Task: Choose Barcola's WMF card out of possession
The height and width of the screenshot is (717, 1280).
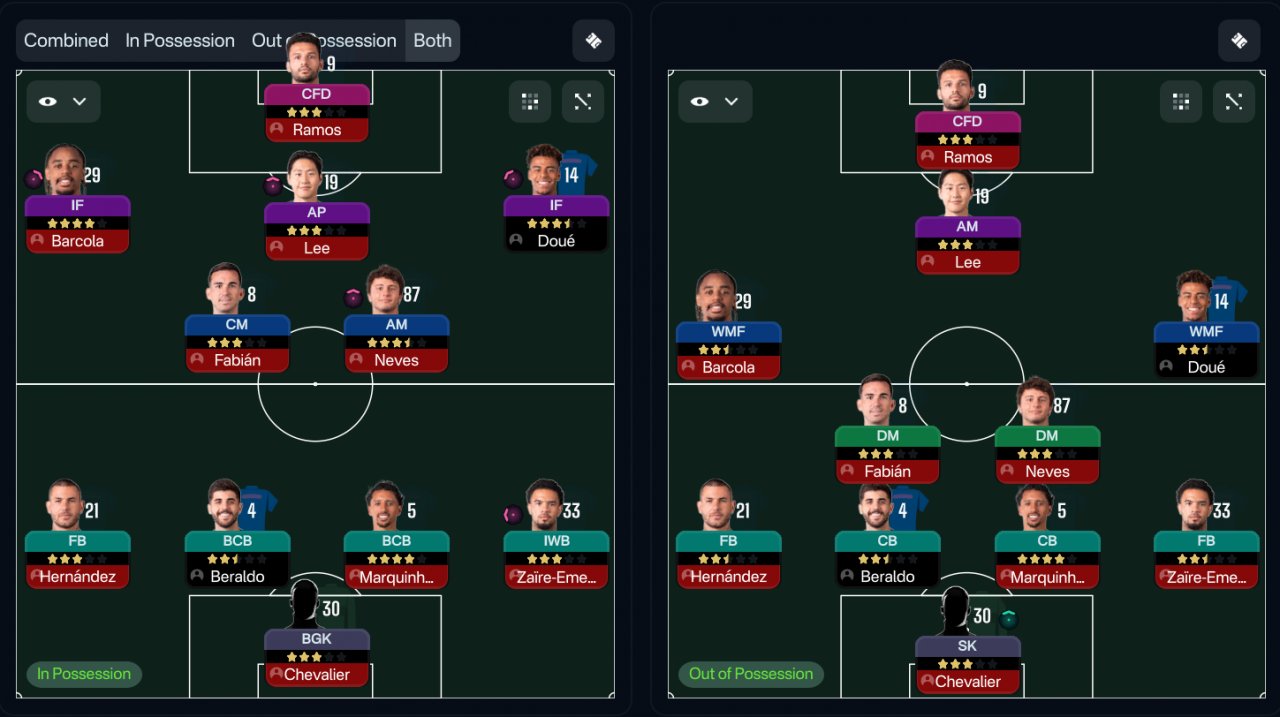Action: (x=728, y=350)
